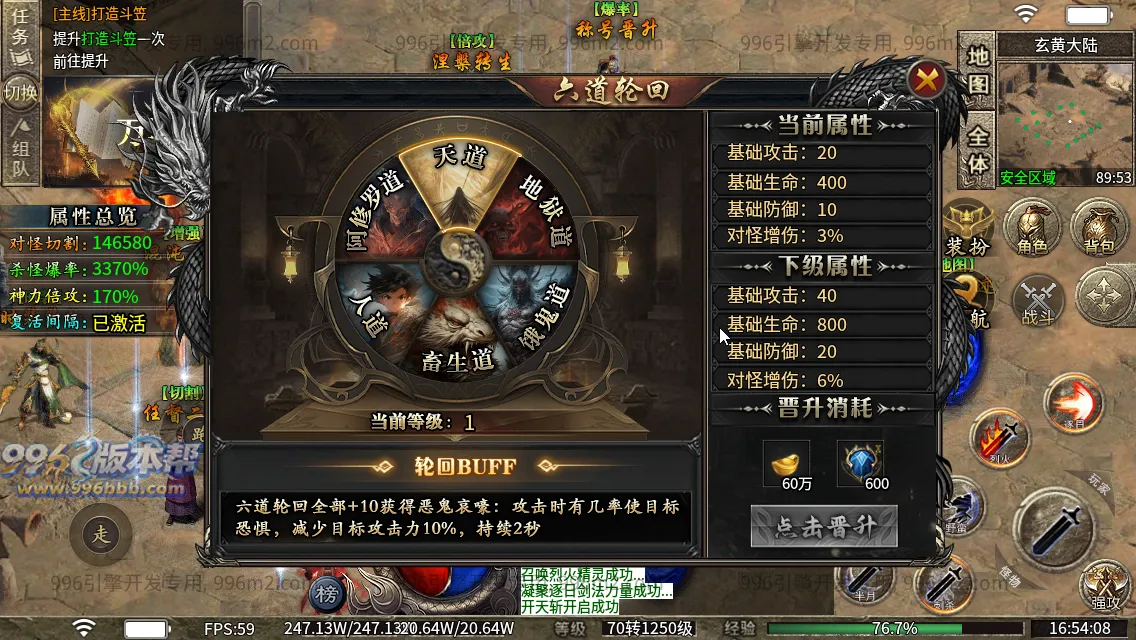Click the 点击晋升 promotion button
The height and width of the screenshot is (640, 1136).
point(824,527)
